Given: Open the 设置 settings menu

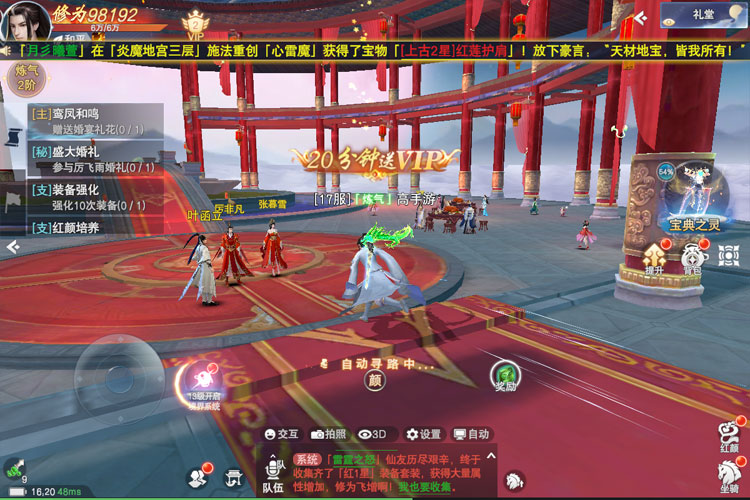Looking at the screenshot, I should coord(423,434).
